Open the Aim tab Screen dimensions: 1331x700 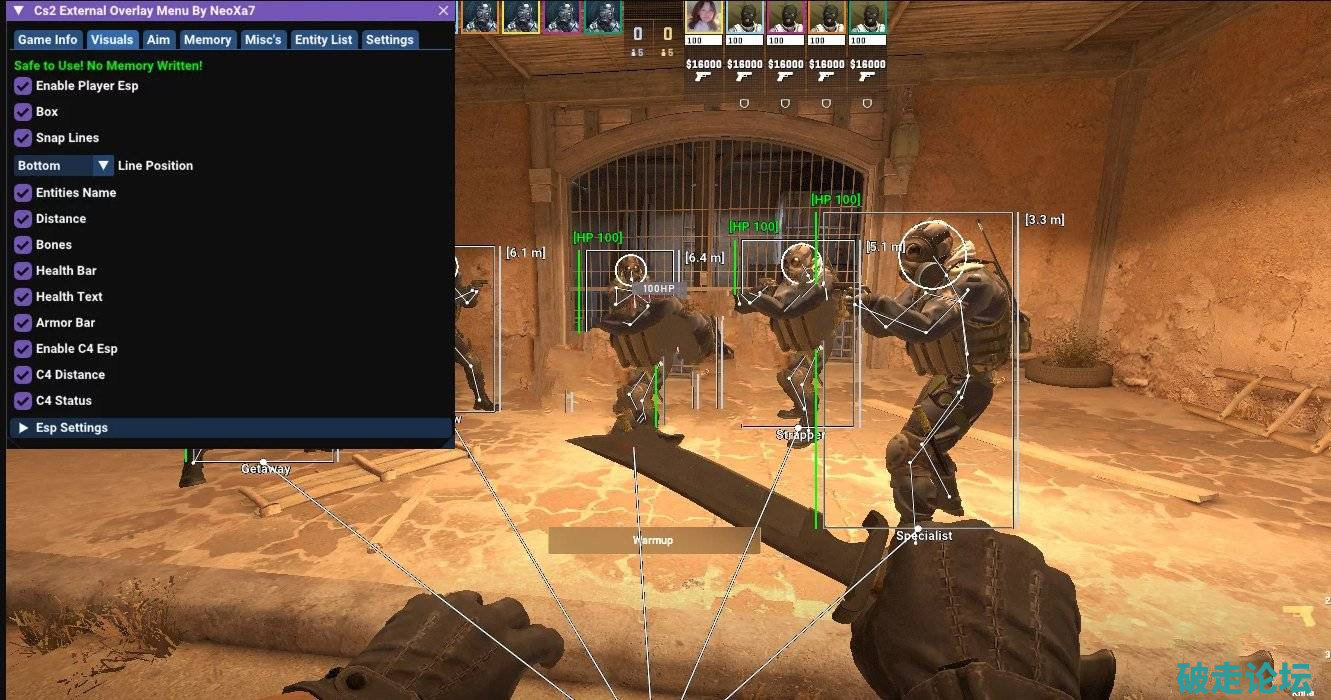tap(158, 40)
